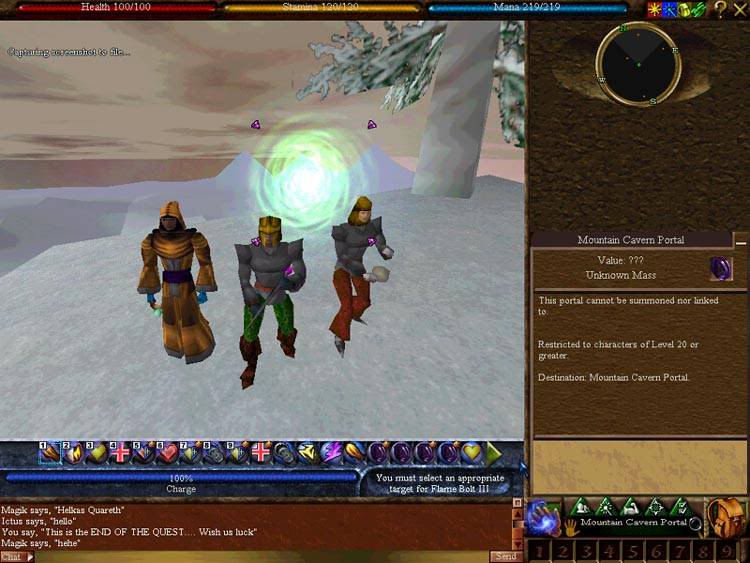The height and width of the screenshot is (563, 750).
Task: Minimize the Mountain Cavern Portal info panel
Action: tap(740, 241)
